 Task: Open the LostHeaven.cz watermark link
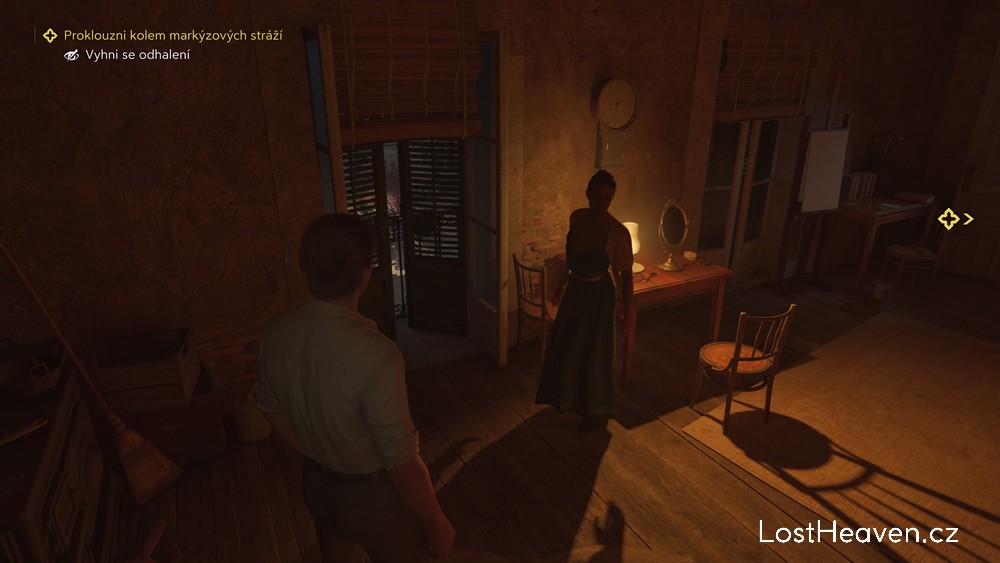coord(858,532)
